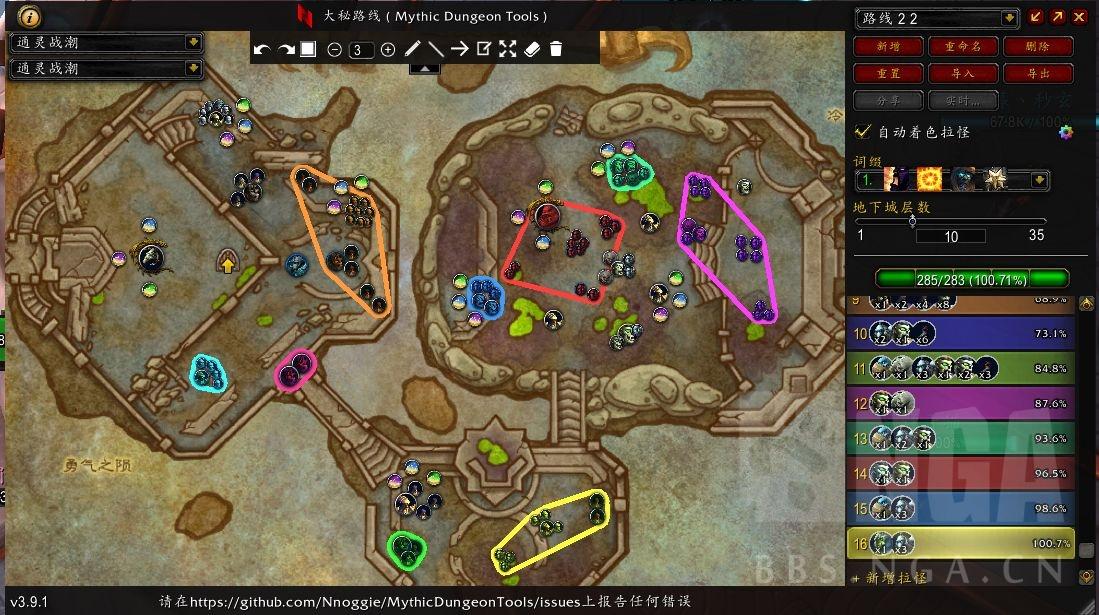The width and height of the screenshot is (1099, 615).
Task: Increase brush size with plus button
Action: [x=388, y=49]
